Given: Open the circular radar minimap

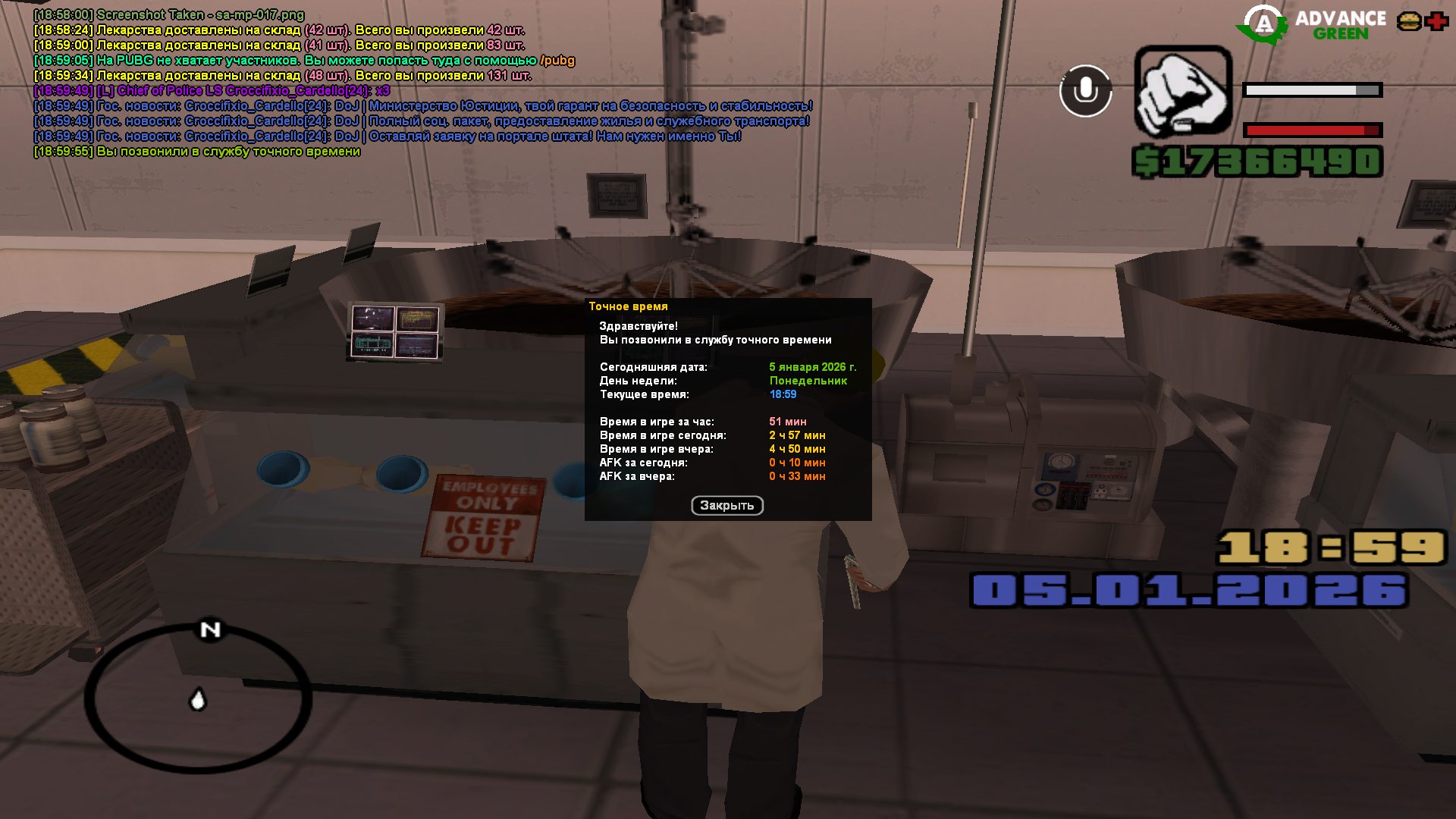Looking at the screenshot, I should [198, 698].
